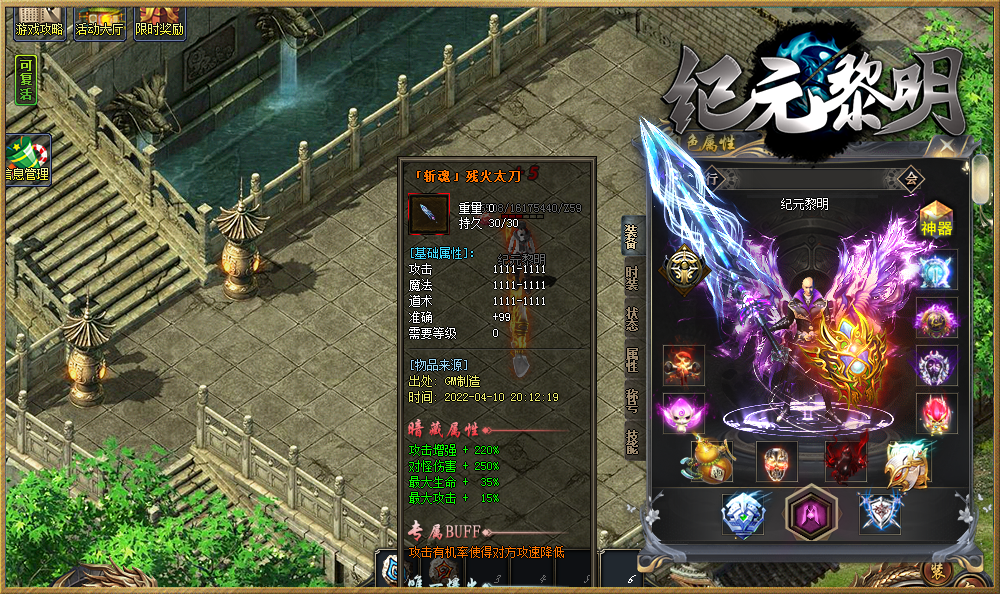Select the golden medallion equipment slot
This screenshot has height=594, width=1000.
[x=685, y=268]
